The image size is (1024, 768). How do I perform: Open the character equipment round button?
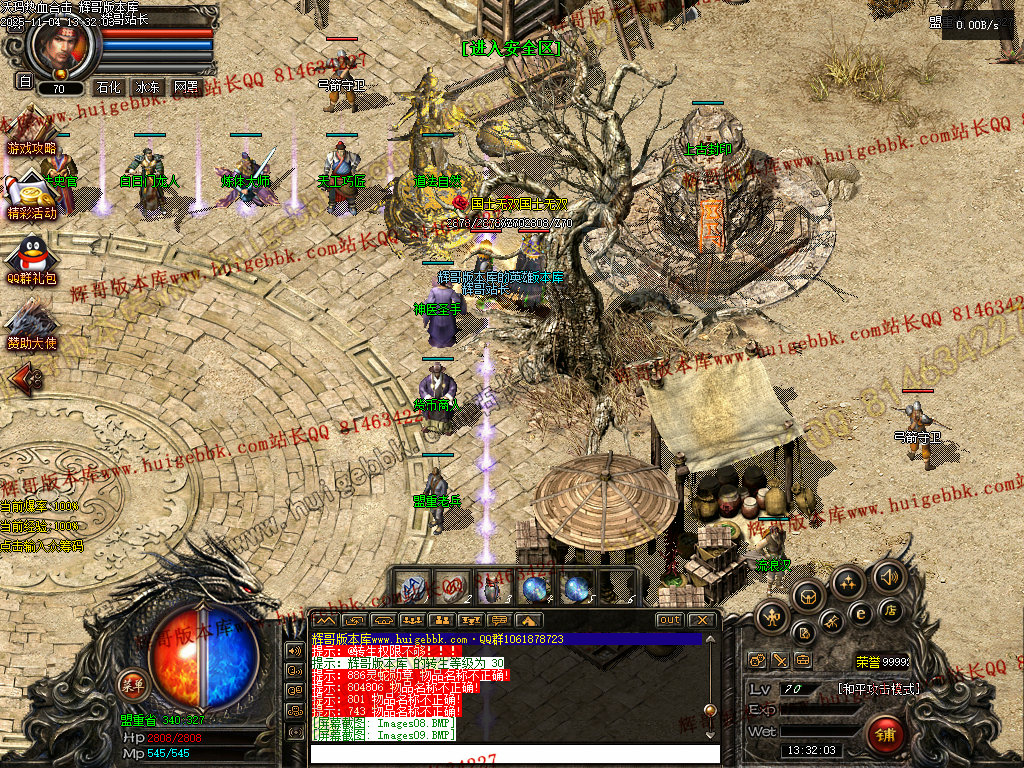pos(771,616)
